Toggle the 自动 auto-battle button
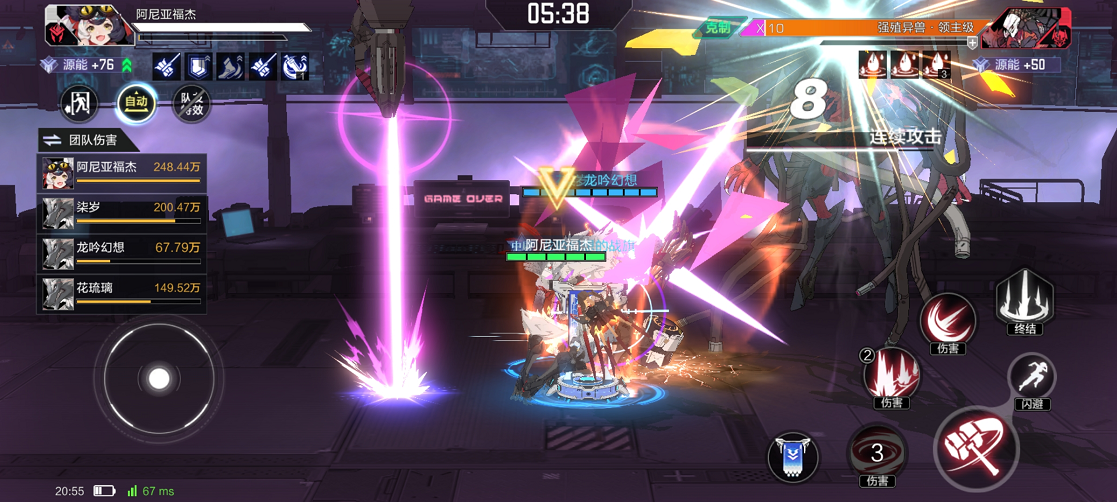Image resolution: width=1117 pixels, height=502 pixels. point(136,103)
